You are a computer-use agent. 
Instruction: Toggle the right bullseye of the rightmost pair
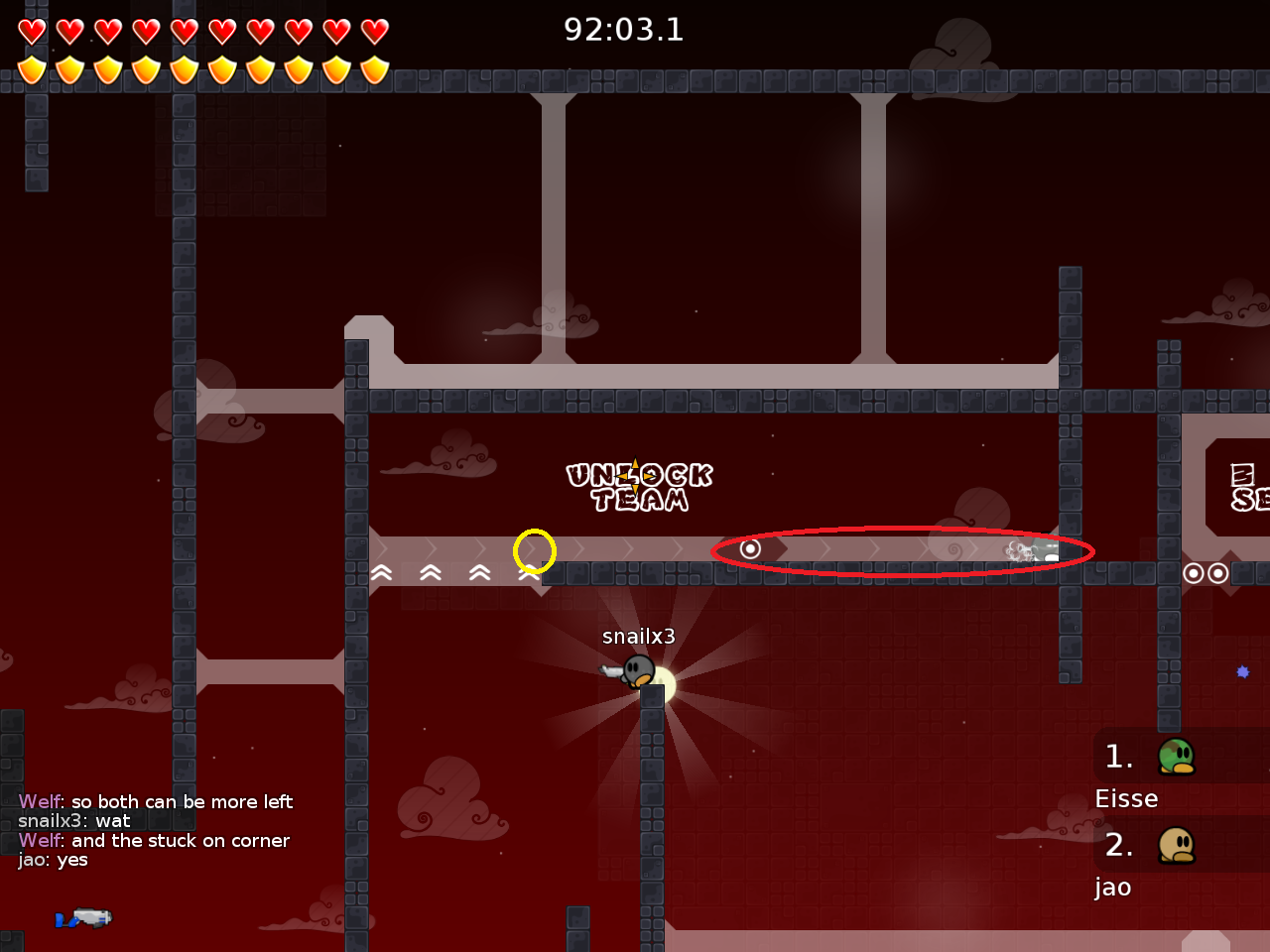(1217, 572)
